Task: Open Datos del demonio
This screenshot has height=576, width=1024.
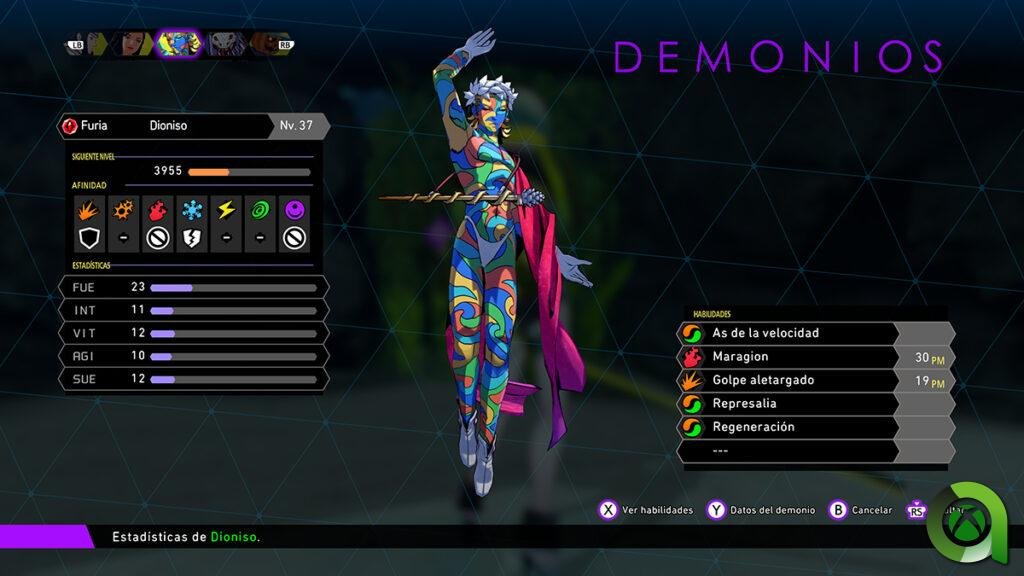Action: pyautogui.click(x=764, y=510)
